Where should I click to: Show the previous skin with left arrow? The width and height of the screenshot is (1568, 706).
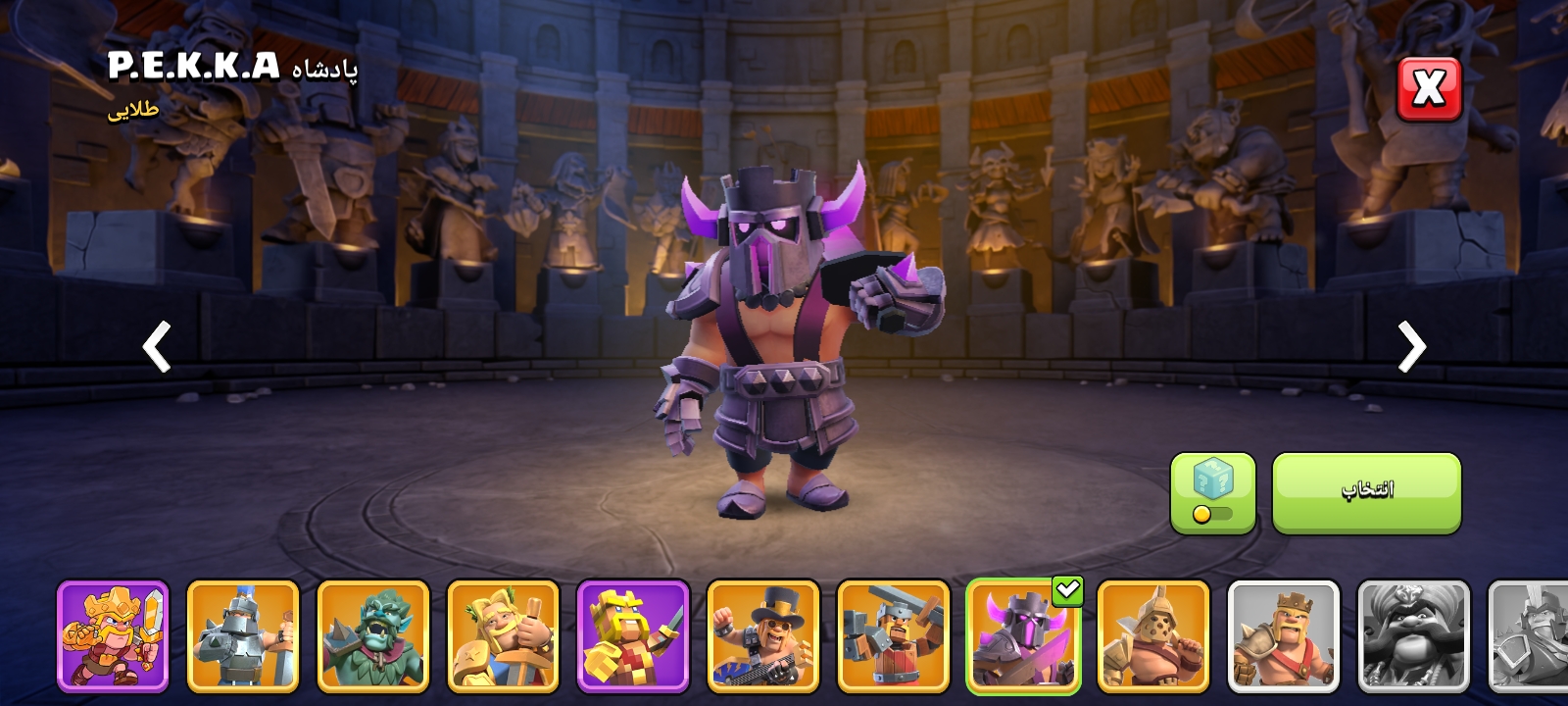157,346
